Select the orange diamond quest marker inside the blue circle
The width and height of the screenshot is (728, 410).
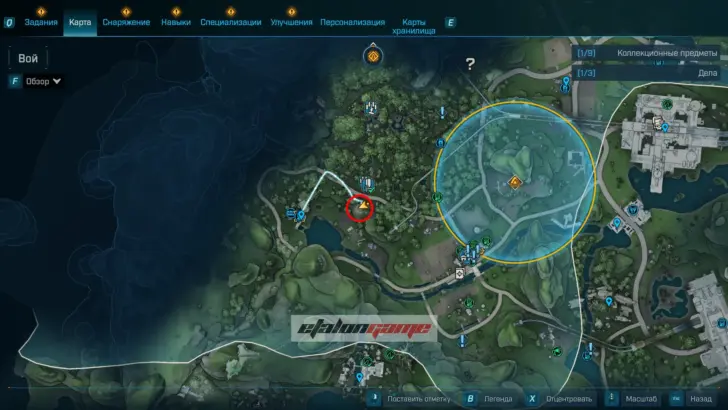[x=515, y=182]
